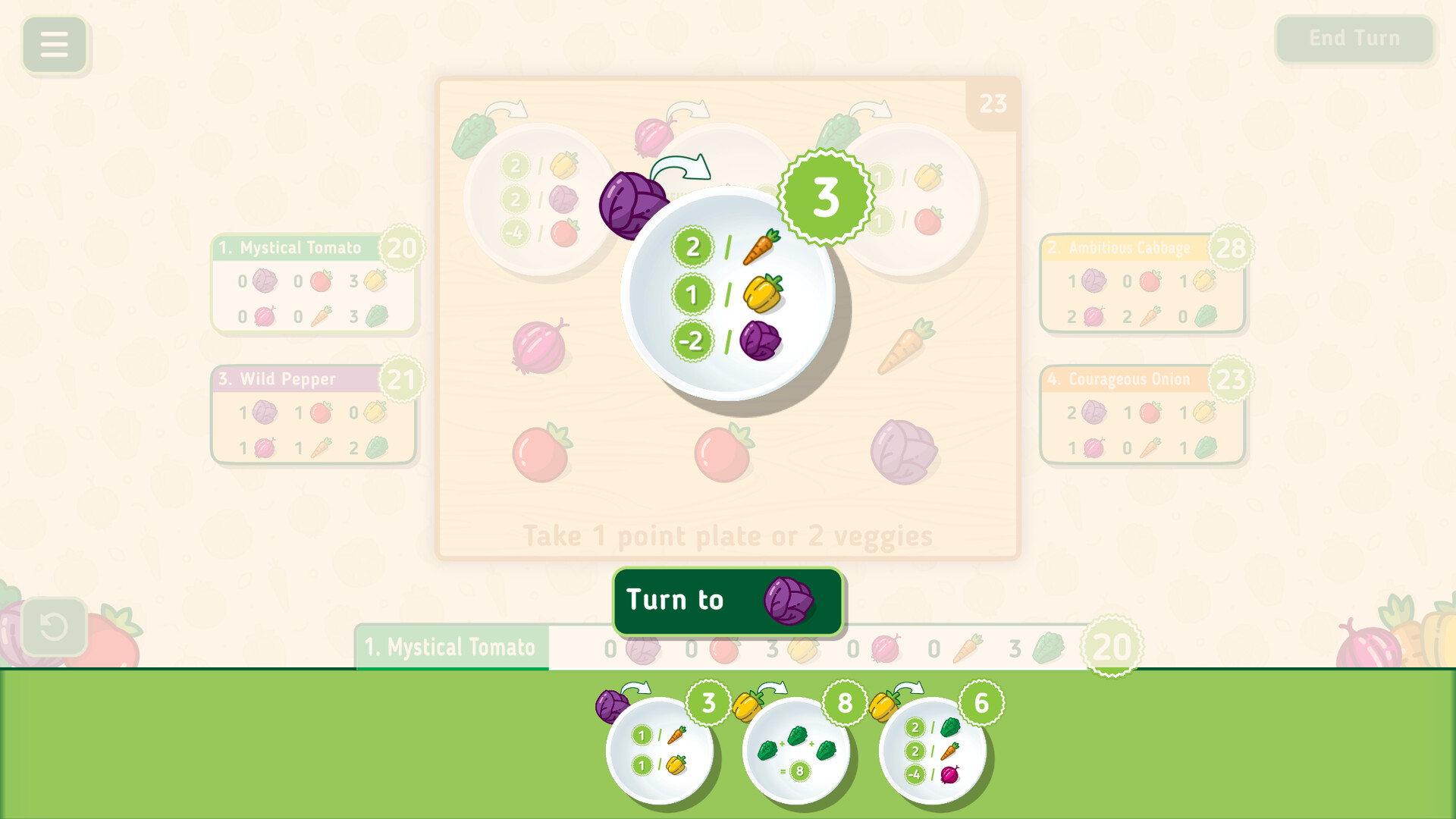Grab the pale cabbage veggie from the market
1456x819 pixels.
(904, 451)
